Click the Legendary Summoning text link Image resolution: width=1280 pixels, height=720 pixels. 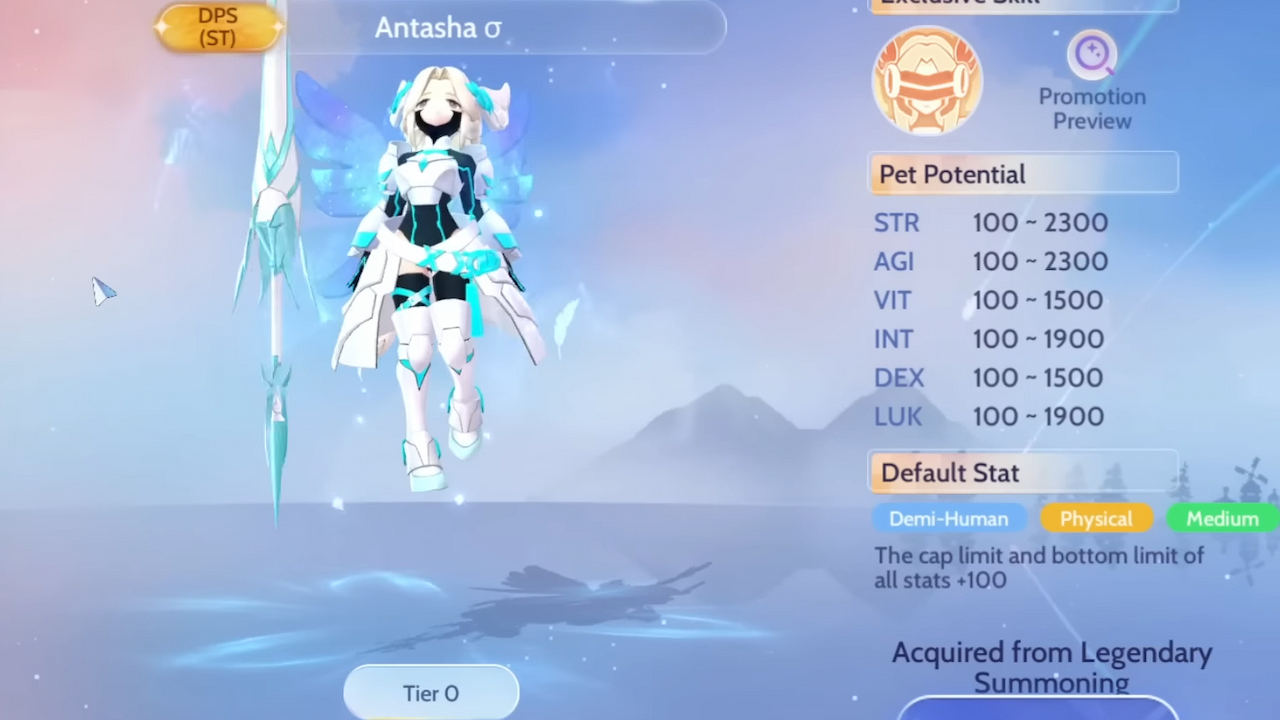coord(1052,667)
